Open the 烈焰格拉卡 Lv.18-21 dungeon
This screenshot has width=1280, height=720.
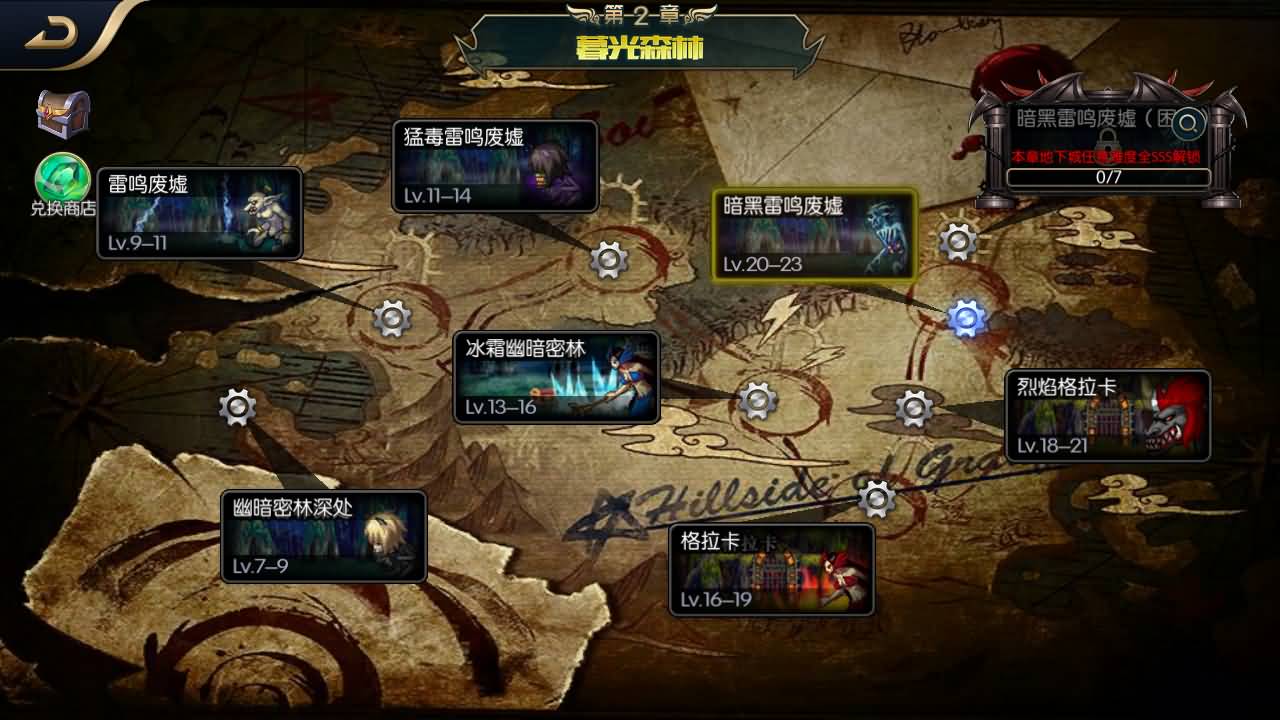coord(1110,415)
